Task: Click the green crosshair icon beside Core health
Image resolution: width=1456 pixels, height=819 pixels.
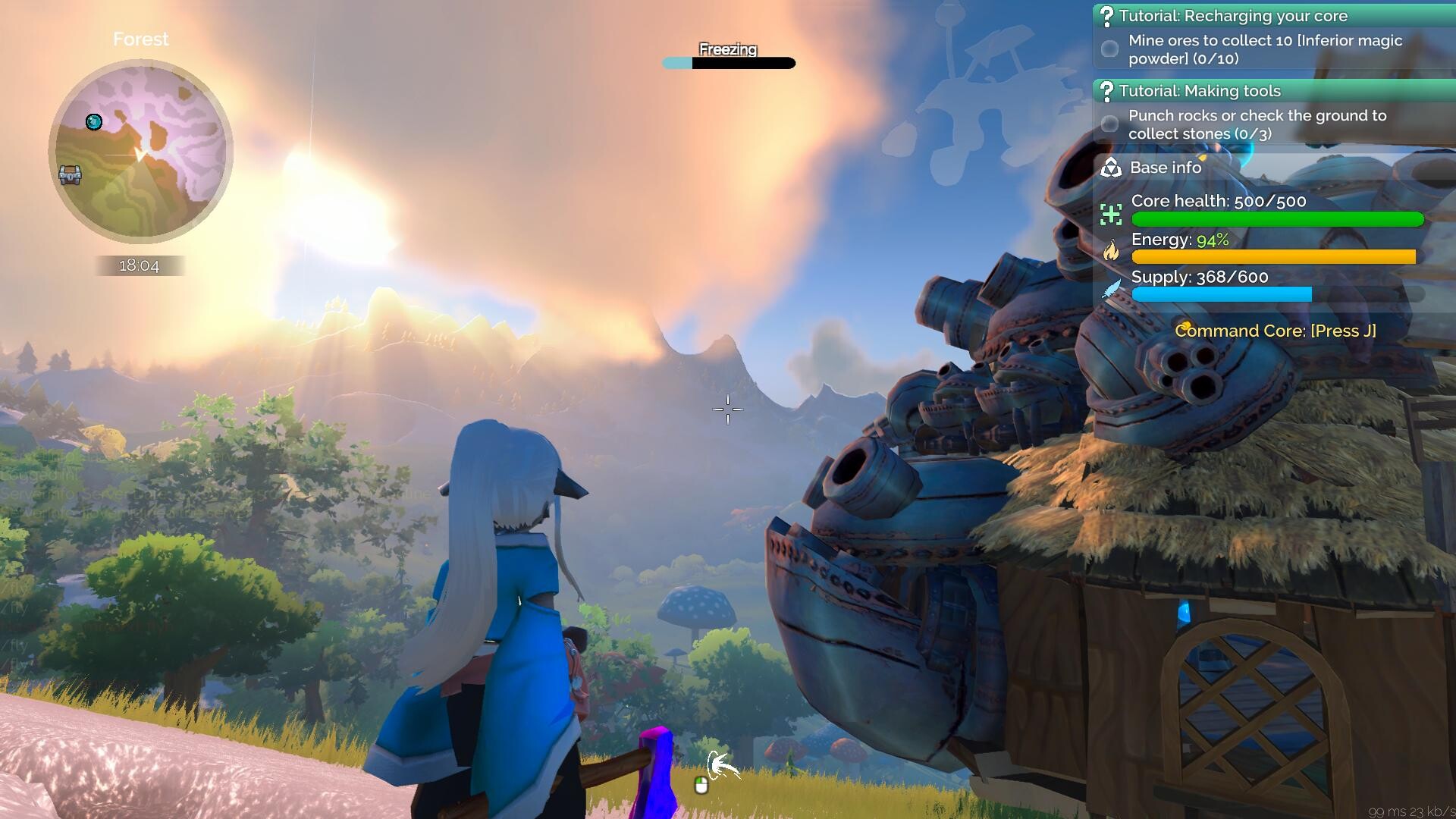Action: point(1110,215)
